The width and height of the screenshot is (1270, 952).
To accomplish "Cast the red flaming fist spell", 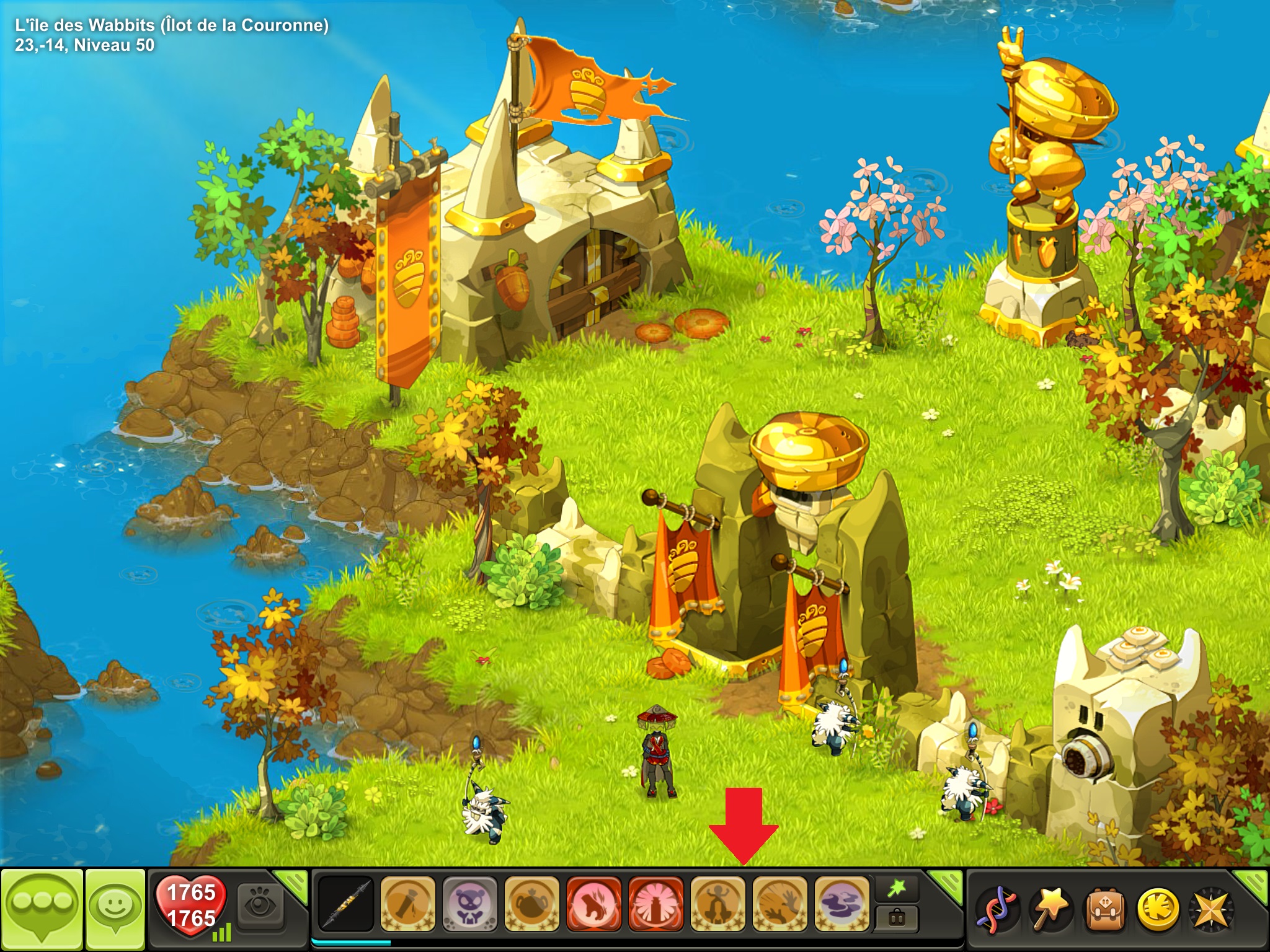I will tap(593, 904).
